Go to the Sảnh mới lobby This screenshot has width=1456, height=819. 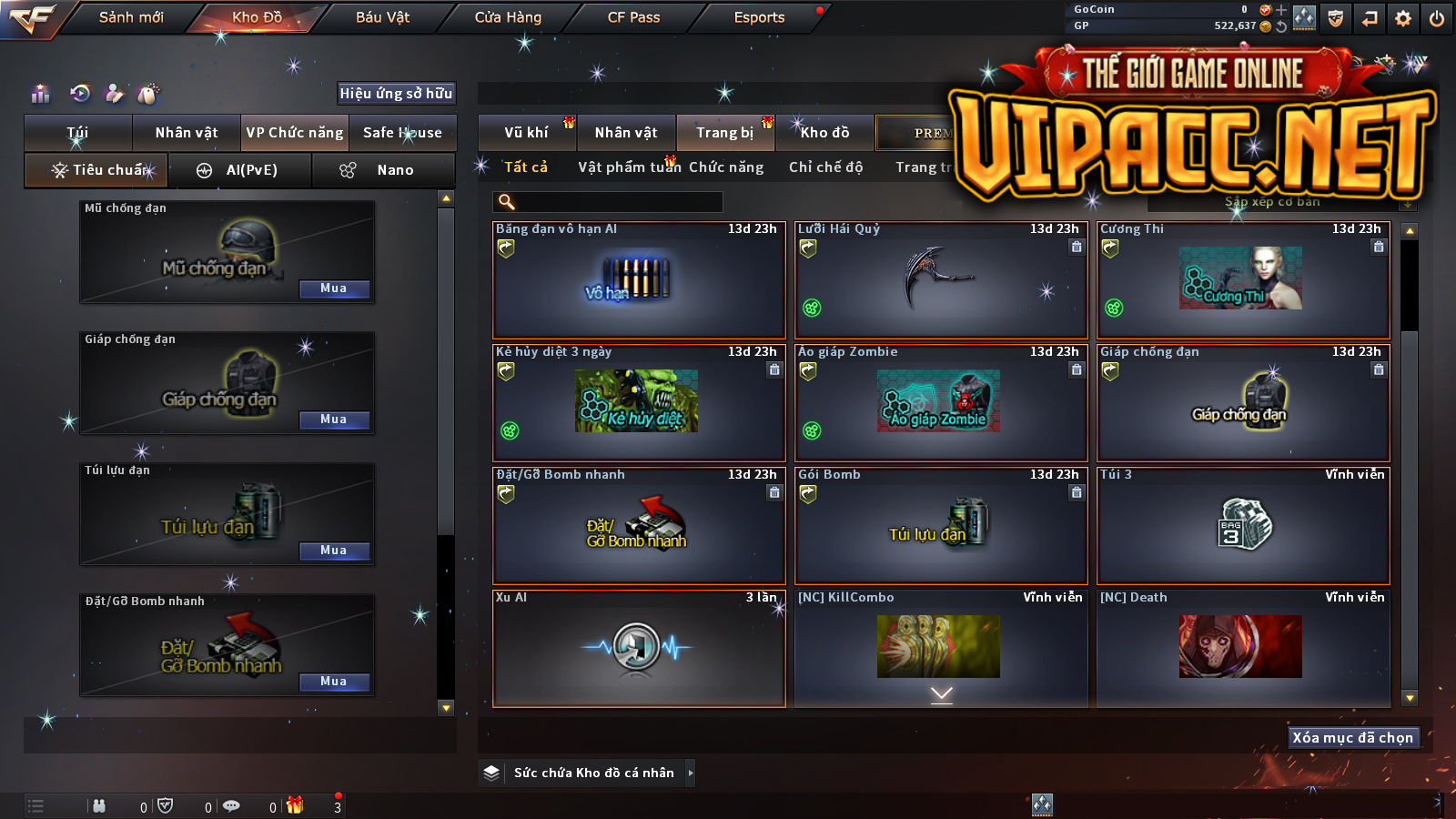(131, 17)
